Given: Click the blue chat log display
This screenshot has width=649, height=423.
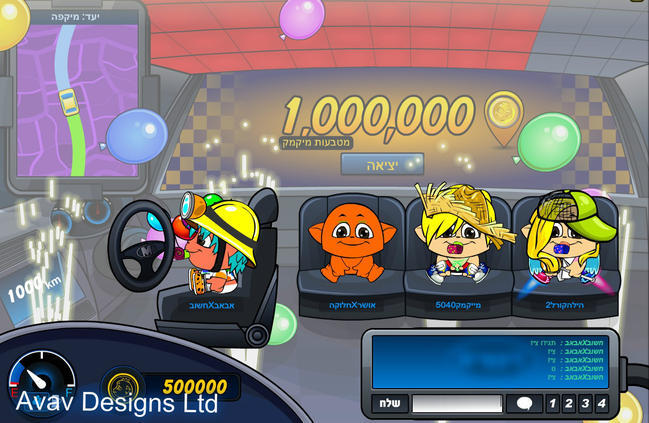Looking at the screenshot, I should [x=489, y=361].
